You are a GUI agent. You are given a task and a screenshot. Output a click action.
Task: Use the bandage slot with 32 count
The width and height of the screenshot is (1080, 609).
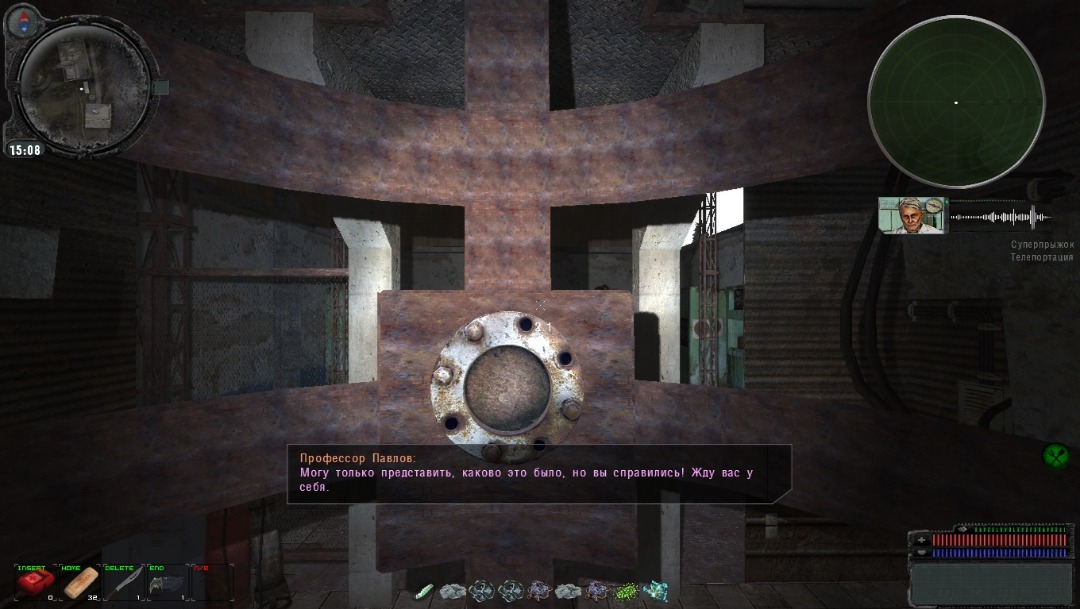point(81,582)
